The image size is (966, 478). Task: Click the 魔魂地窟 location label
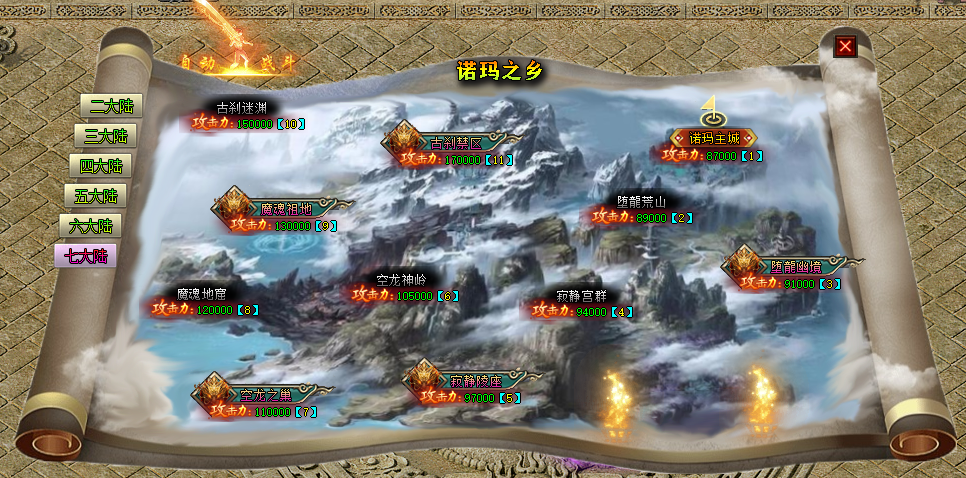point(201,294)
